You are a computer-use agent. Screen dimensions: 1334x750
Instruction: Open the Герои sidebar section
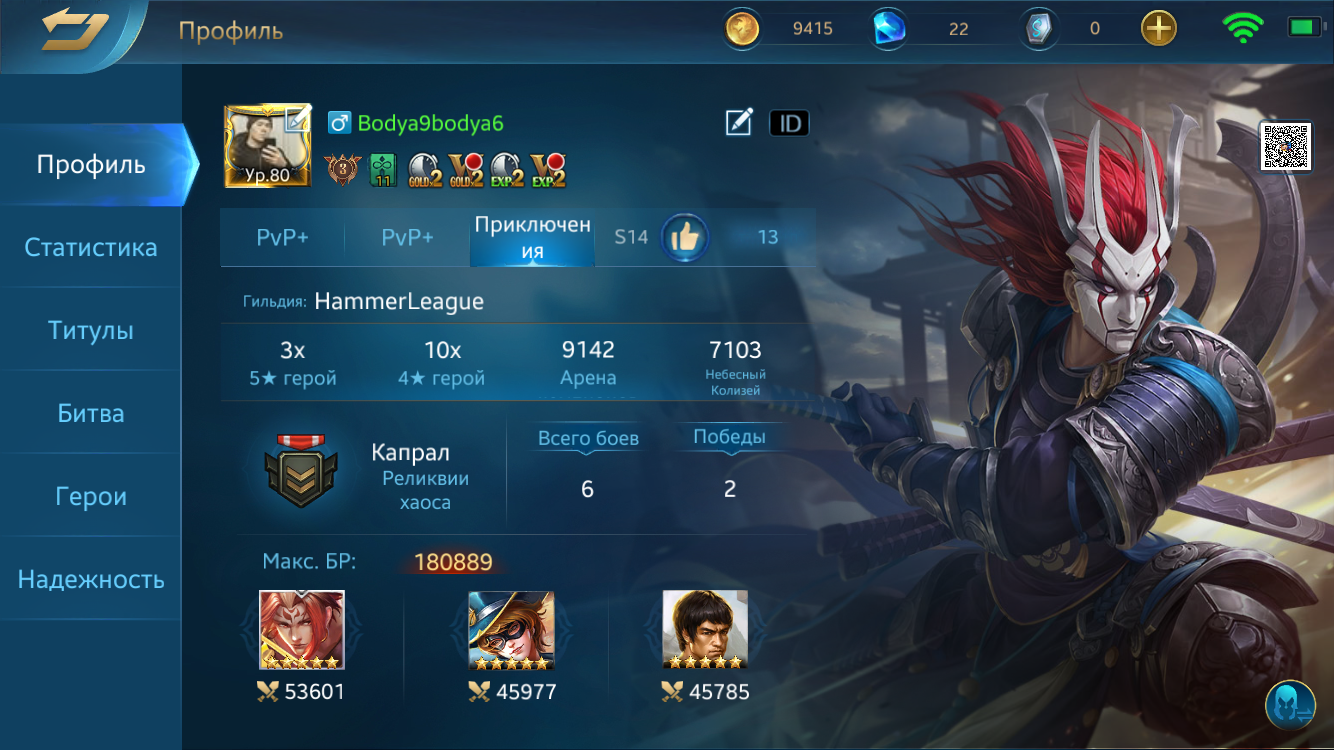[91, 495]
